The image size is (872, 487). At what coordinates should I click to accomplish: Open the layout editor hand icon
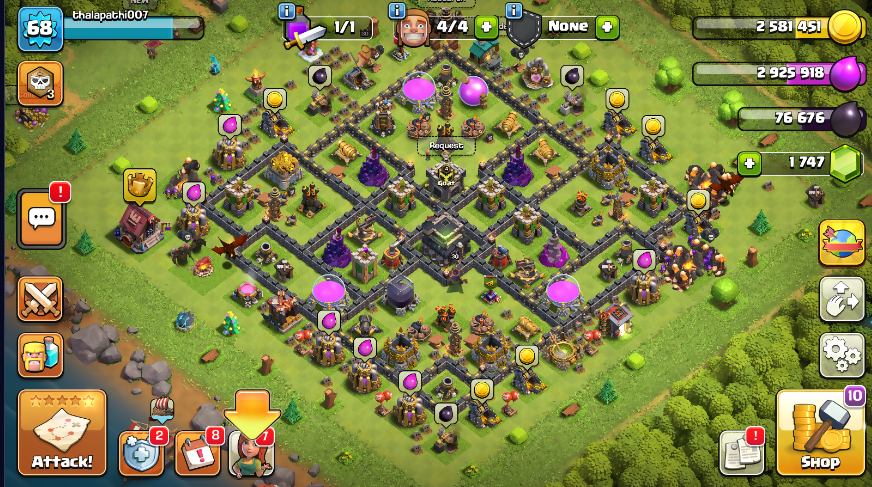[841, 299]
